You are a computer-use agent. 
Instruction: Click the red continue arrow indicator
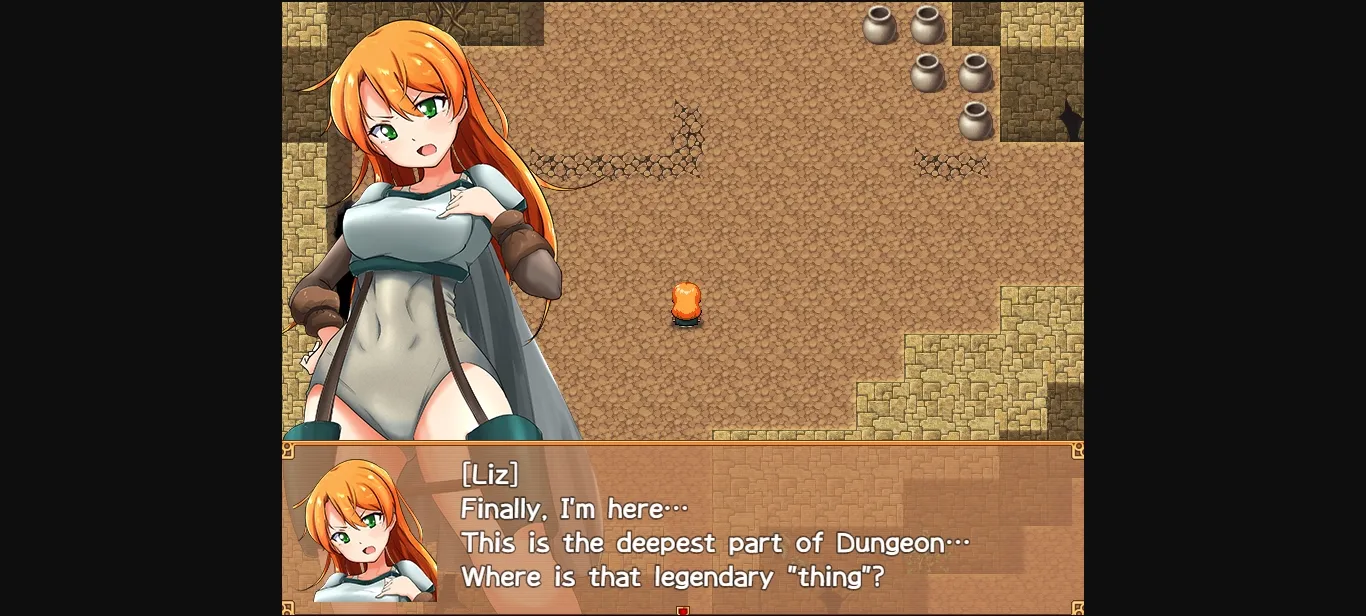point(683,610)
